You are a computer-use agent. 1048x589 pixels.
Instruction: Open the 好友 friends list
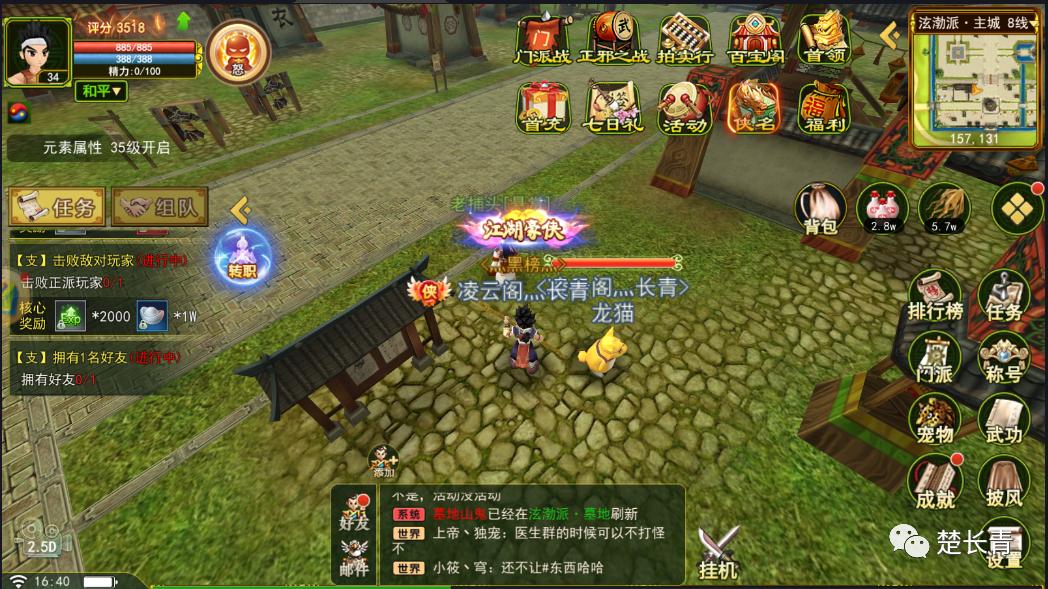click(x=354, y=510)
